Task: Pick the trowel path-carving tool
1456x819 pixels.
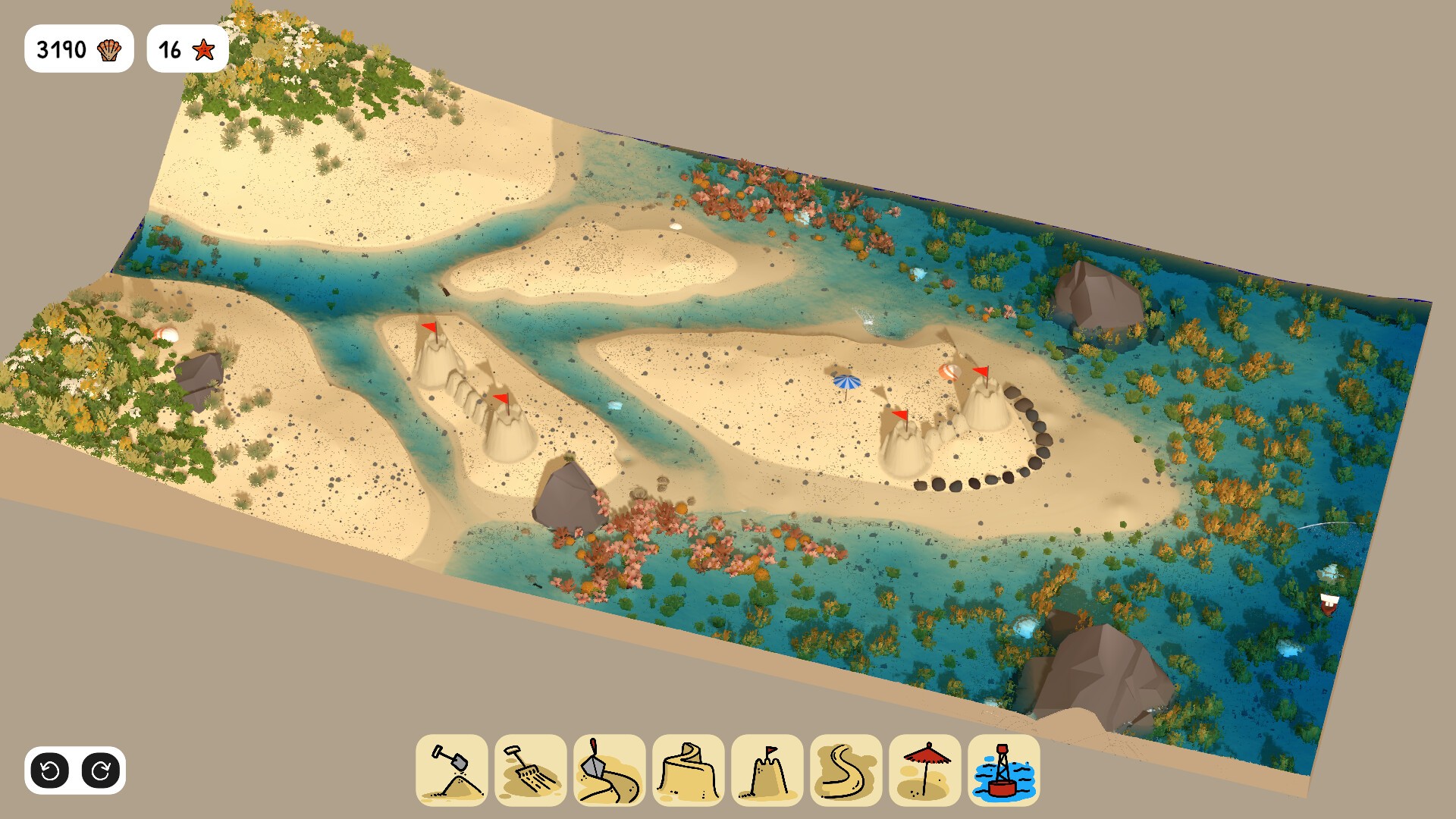Action: tap(610, 770)
